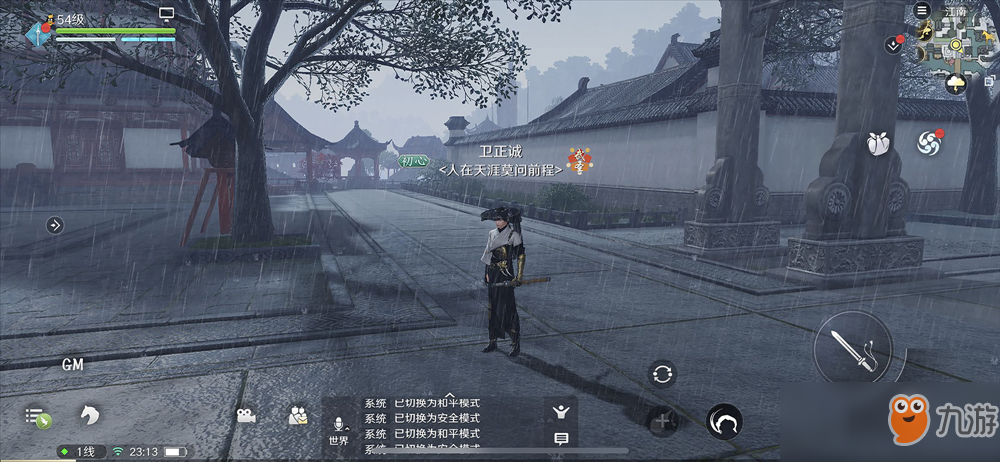Summon the mount with horse icon
Image resolution: width=1000 pixels, height=462 pixels.
(x=90, y=414)
